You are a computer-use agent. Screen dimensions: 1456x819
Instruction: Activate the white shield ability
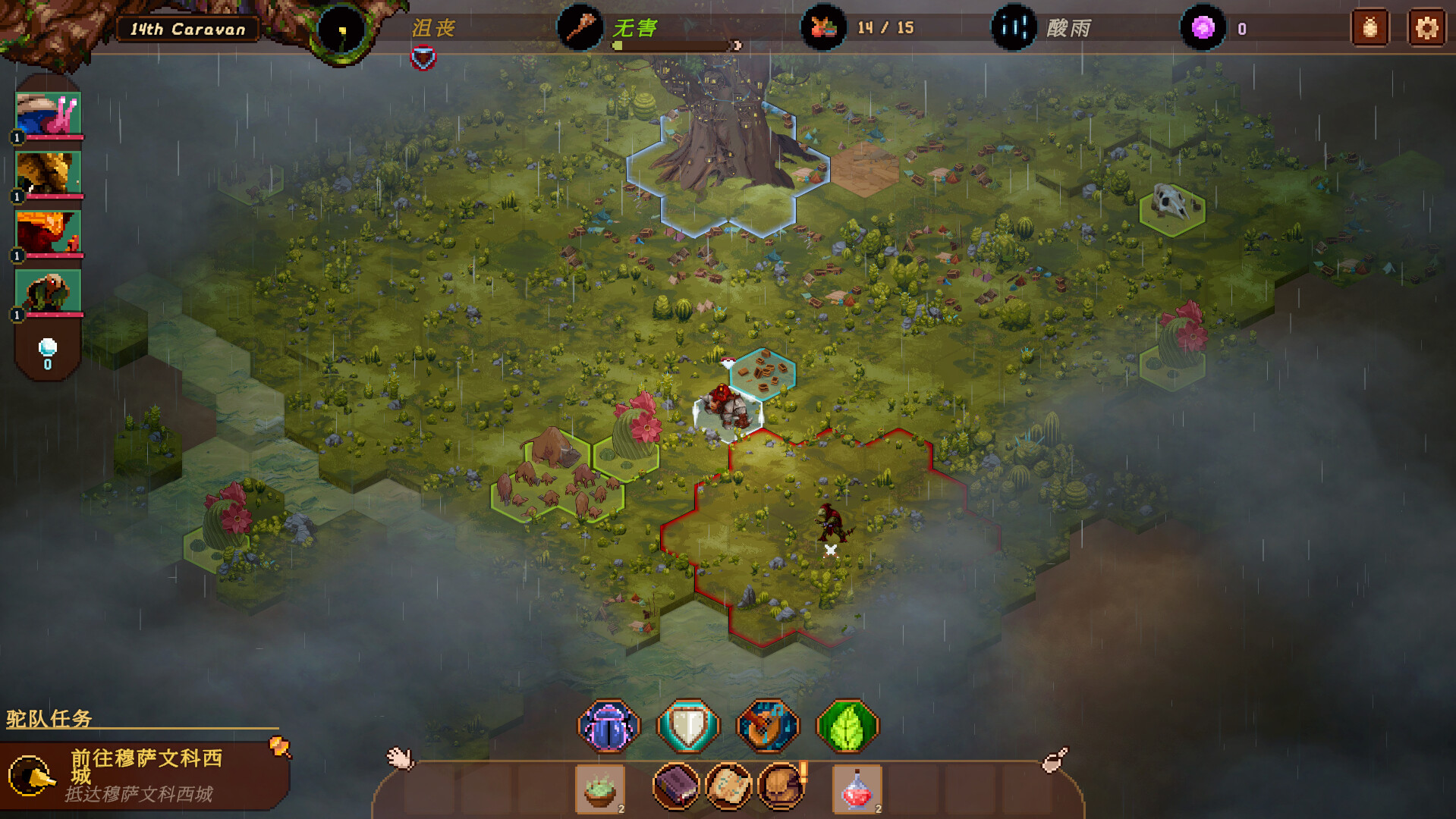687,726
